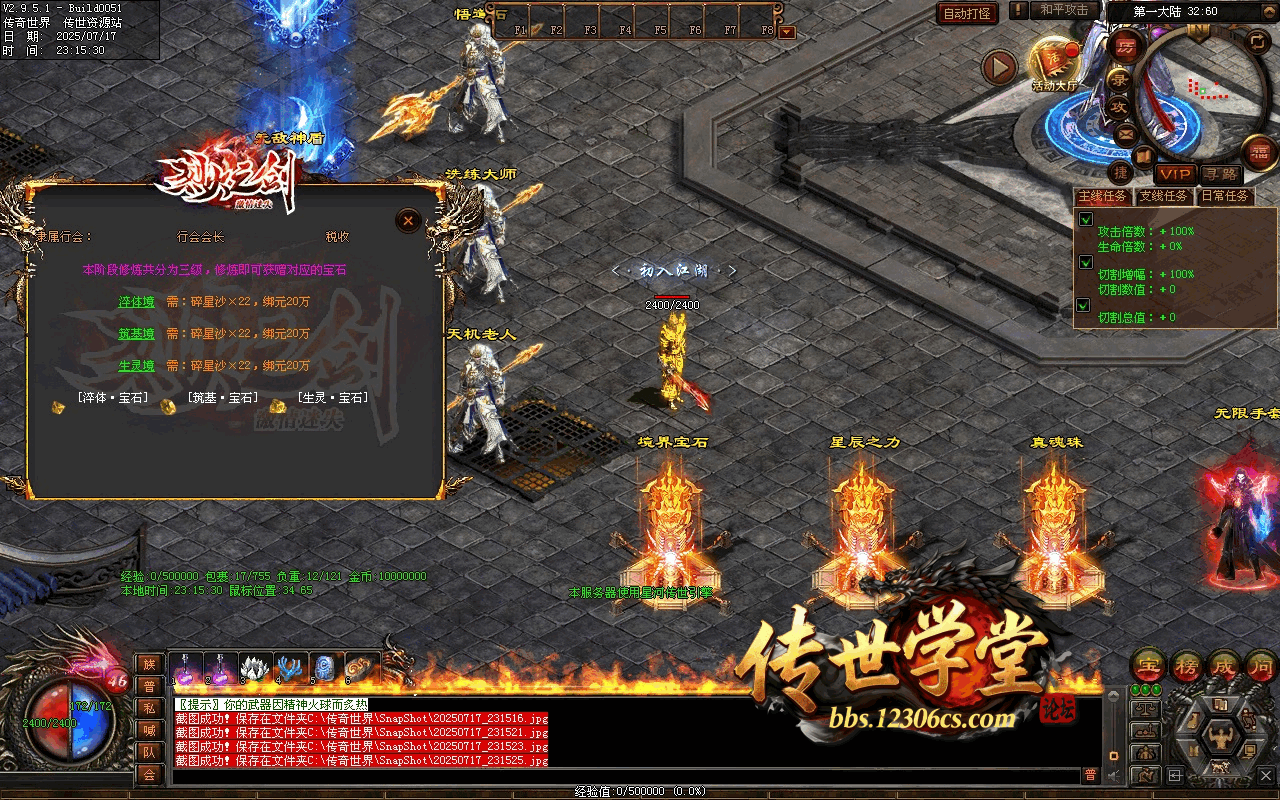Click the round play arrow button

[998, 68]
